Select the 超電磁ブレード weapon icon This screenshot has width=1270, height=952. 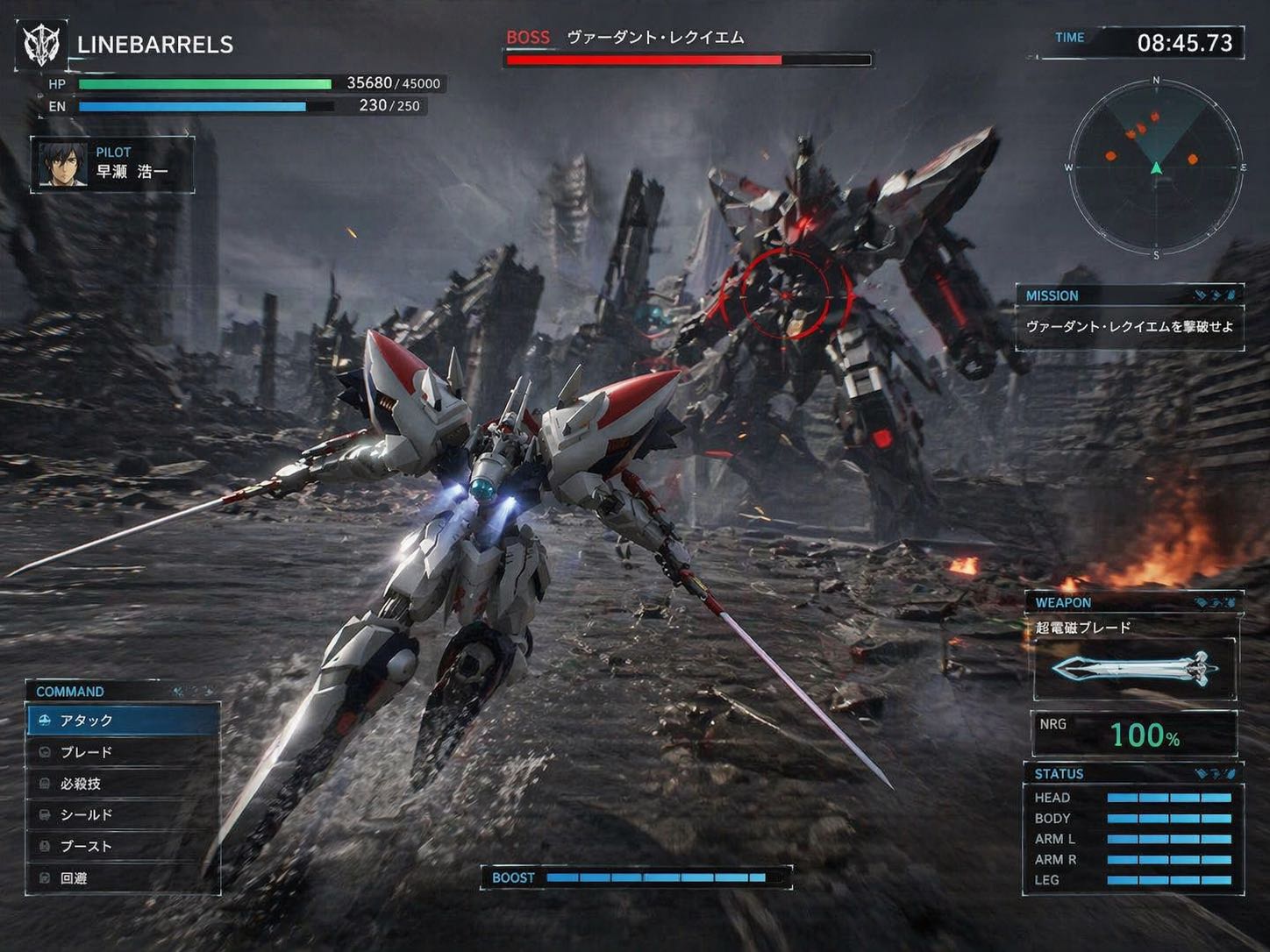coord(1134,670)
